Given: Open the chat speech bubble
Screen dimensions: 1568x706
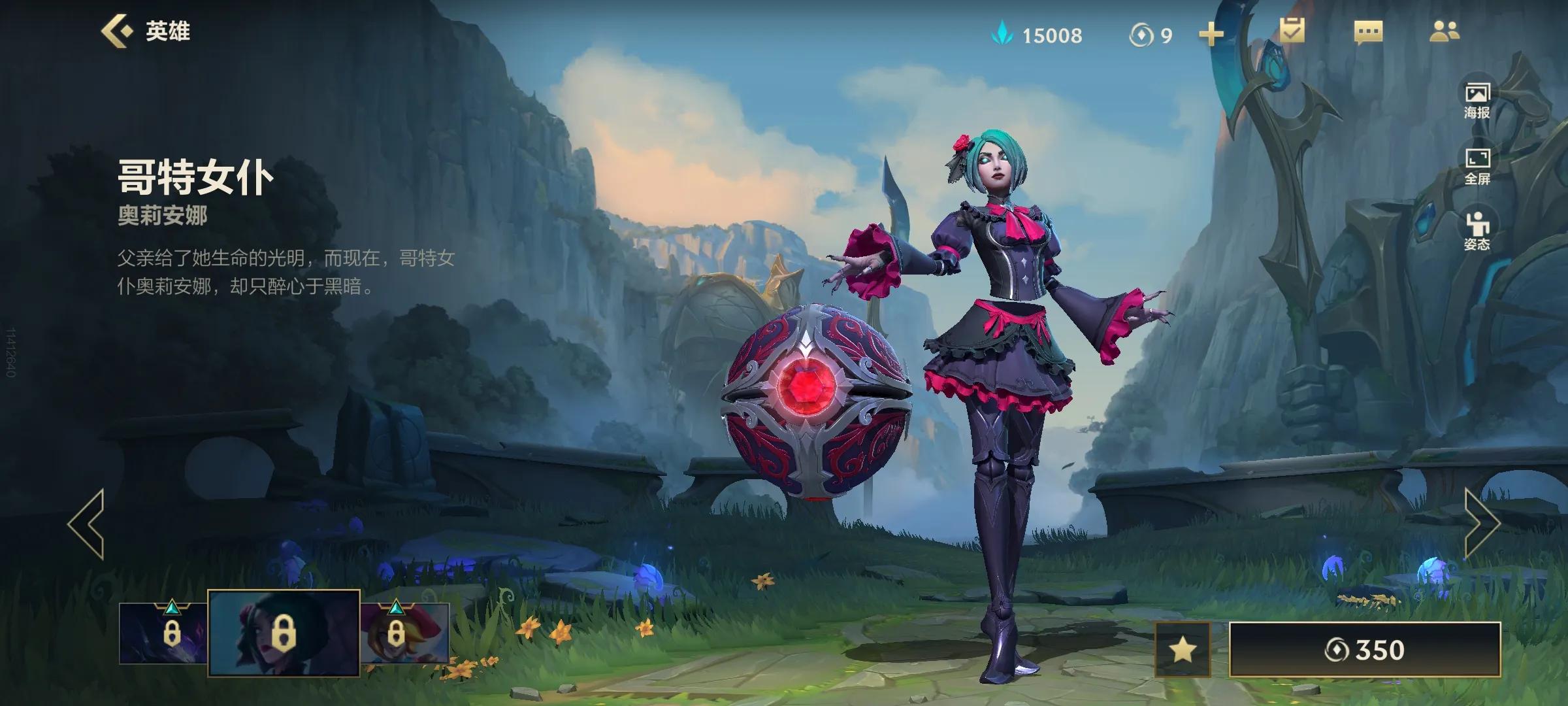Looking at the screenshot, I should (1368, 32).
